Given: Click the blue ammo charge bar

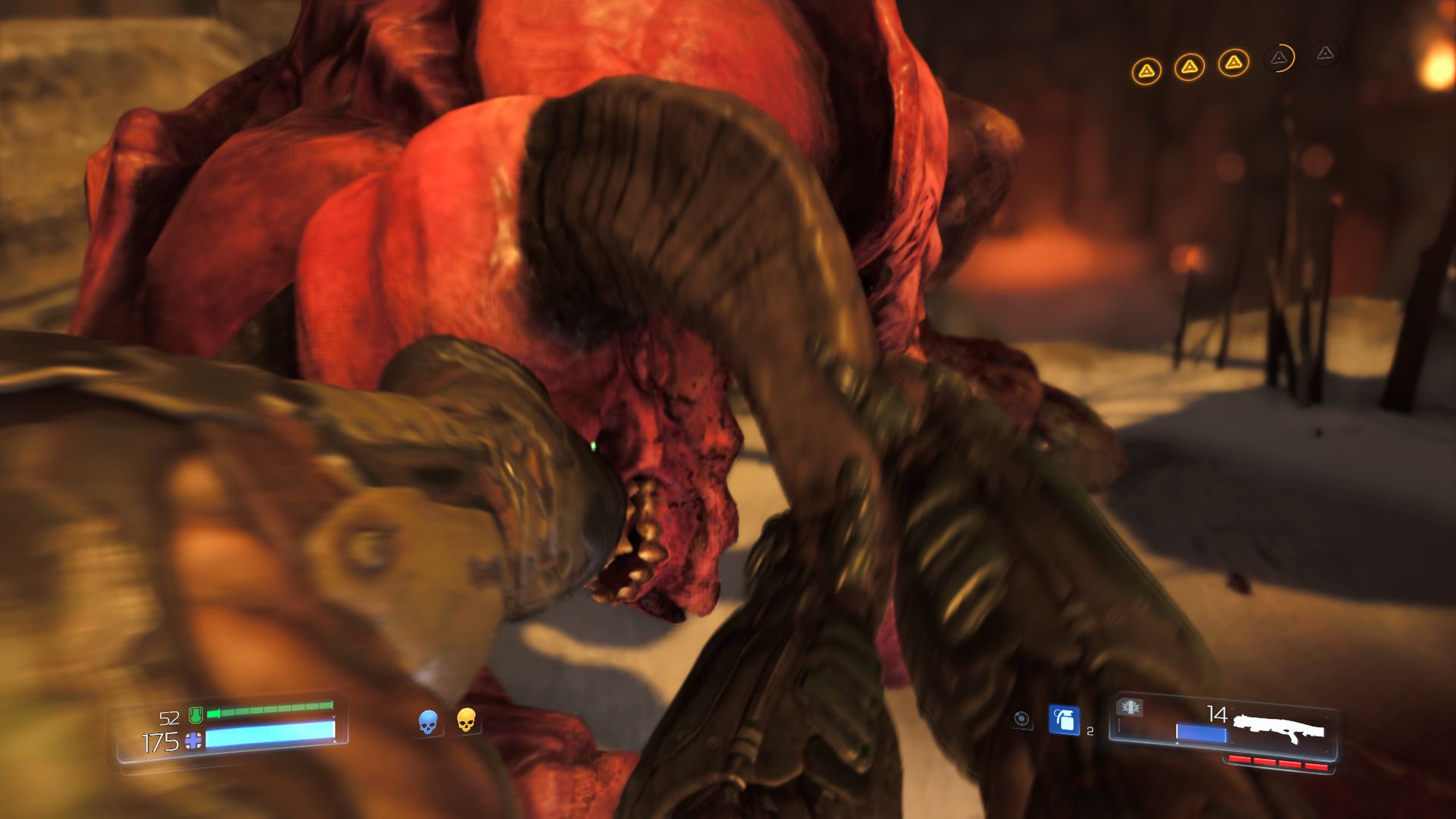Looking at the screenshot, I should pos(1202,732).
